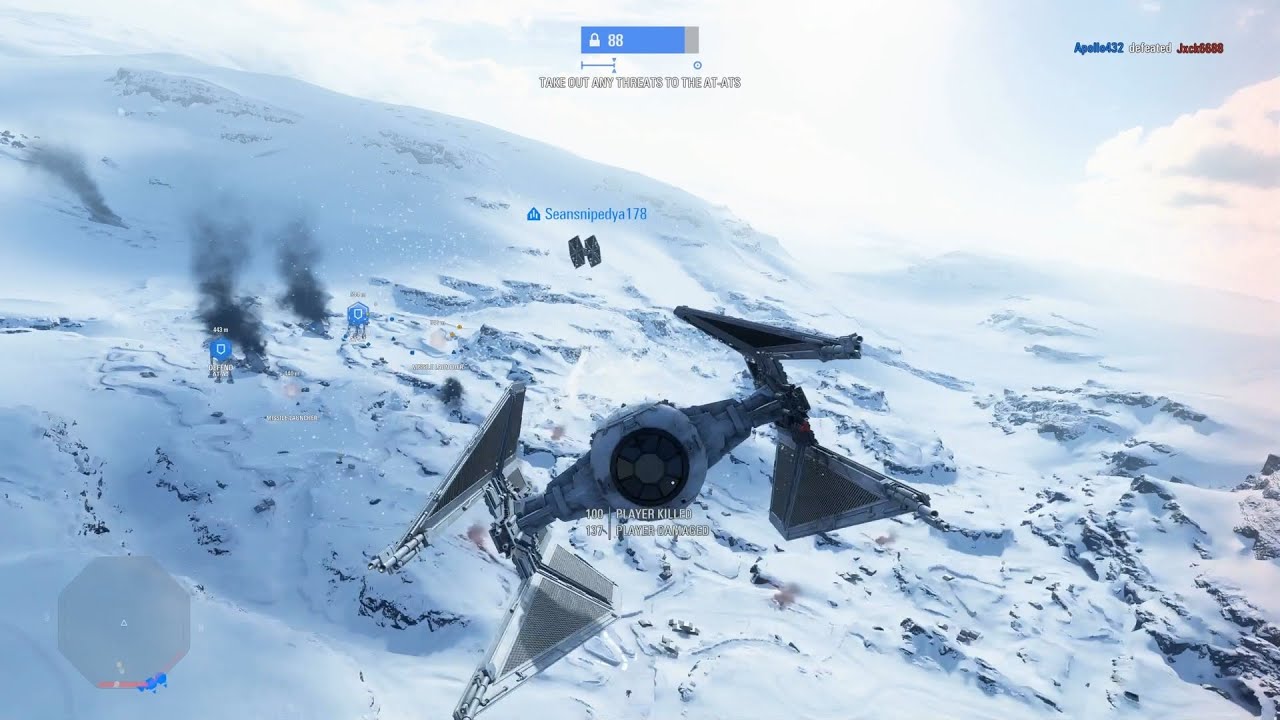Image resolution: width=1280 pixels, height=720 pixels.
Task: Click the octagonal minimap radar
Action: coord(124,620)
